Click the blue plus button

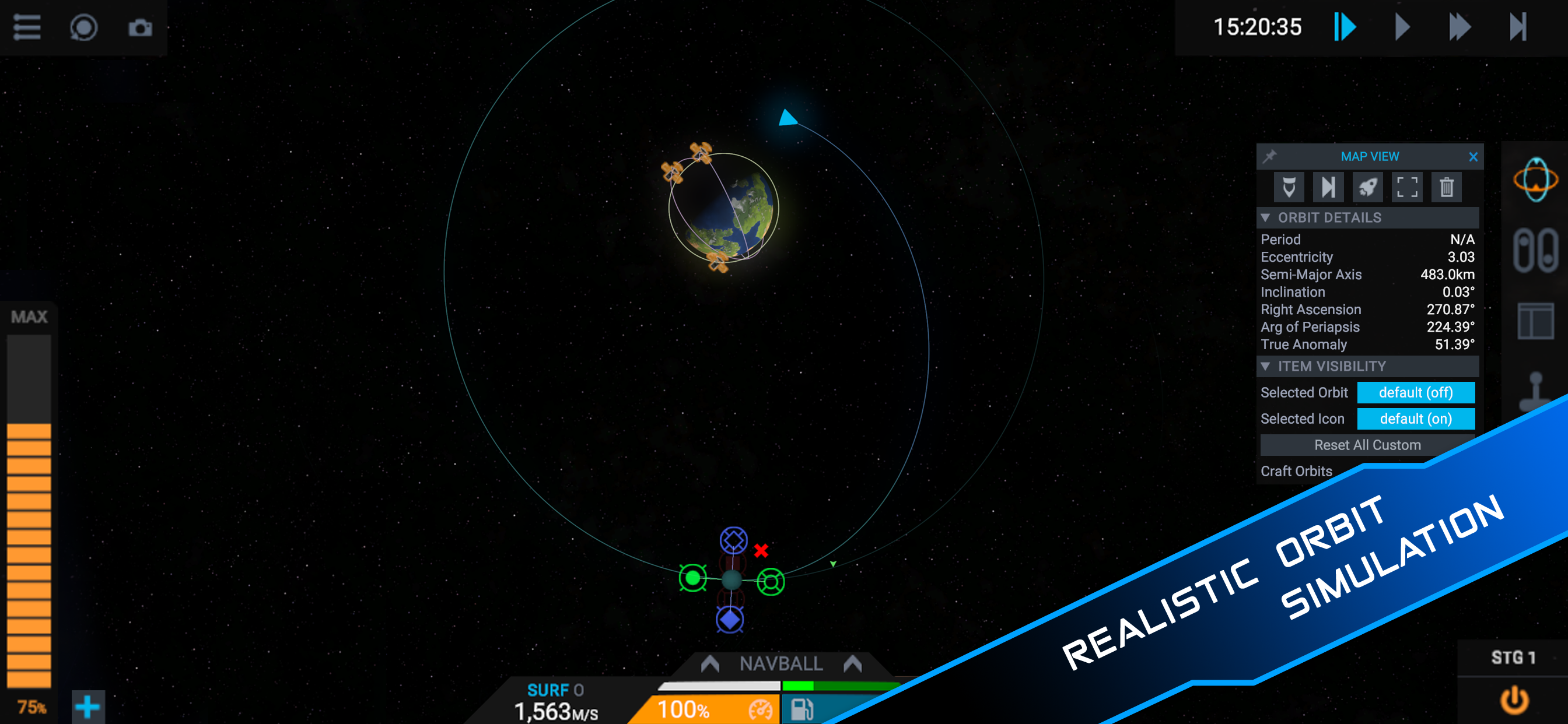(87, 707)
